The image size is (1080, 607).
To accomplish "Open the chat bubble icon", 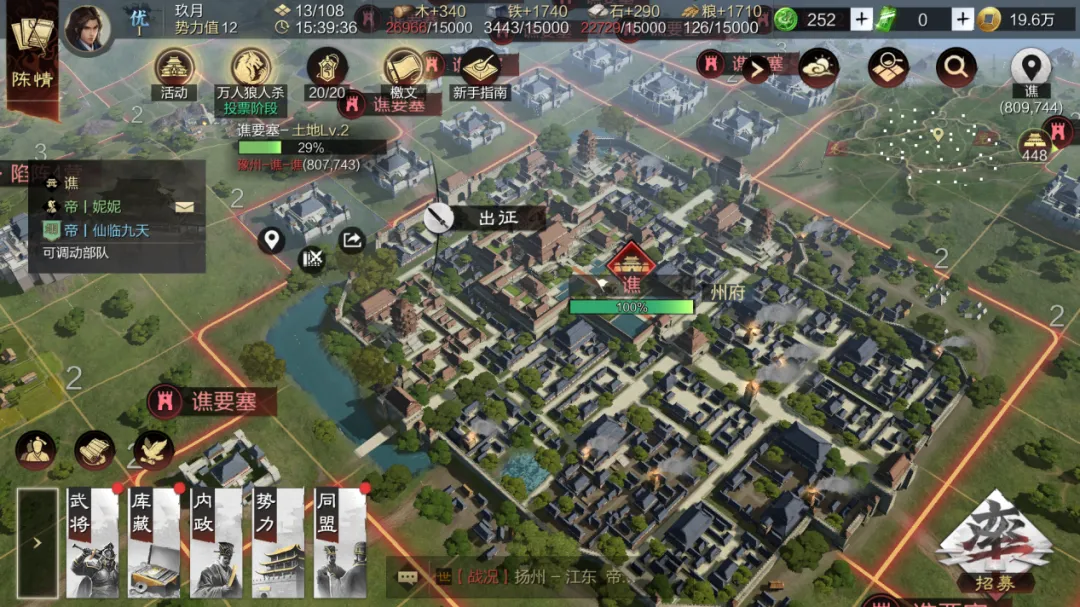I will coord(407,577).
